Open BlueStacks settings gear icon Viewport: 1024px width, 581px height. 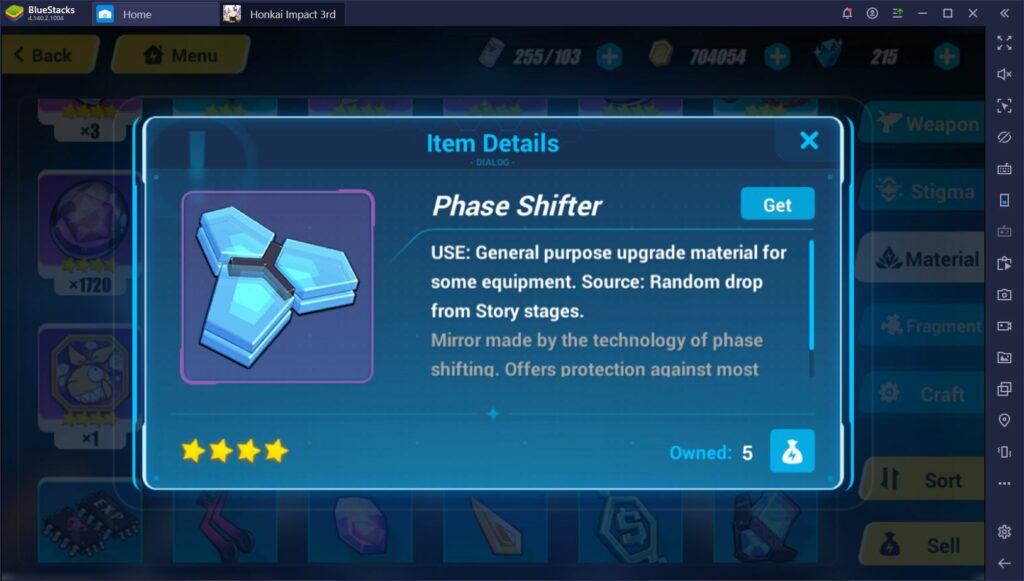(x=1004, y=531)
